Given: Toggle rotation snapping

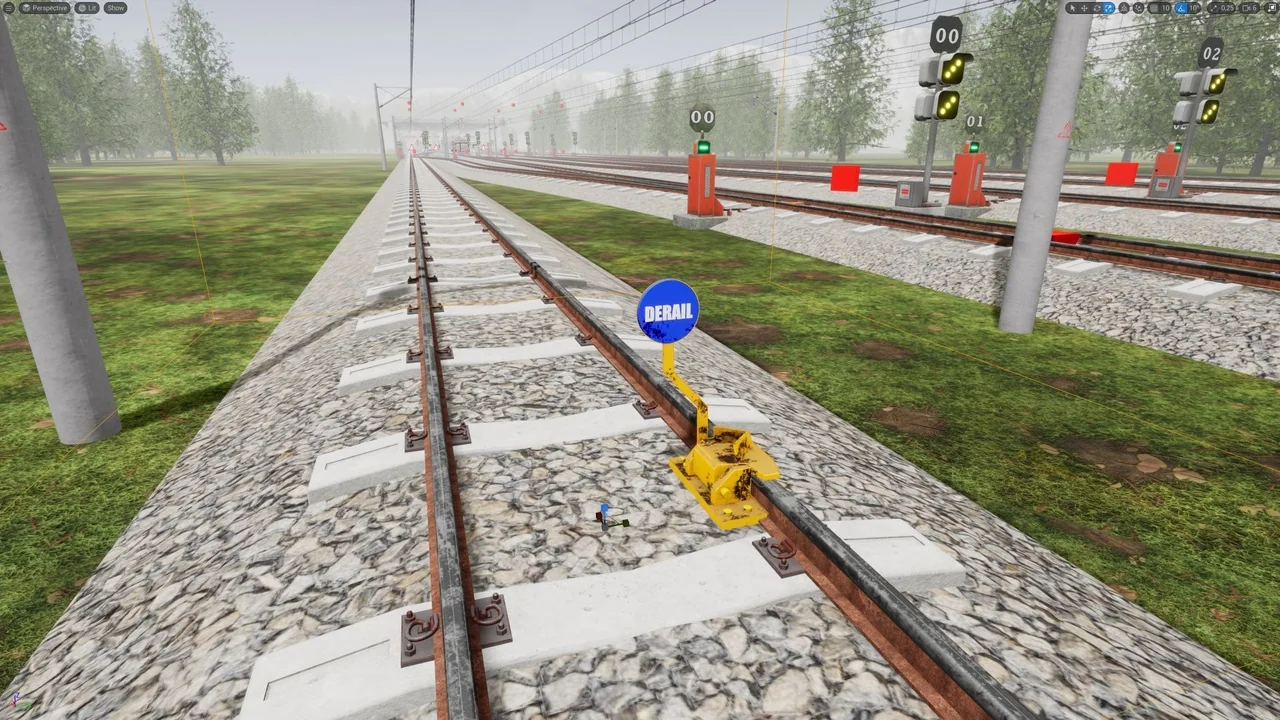Looking at the screenshot, I should pyautogui.click(x=1179, y=7).
